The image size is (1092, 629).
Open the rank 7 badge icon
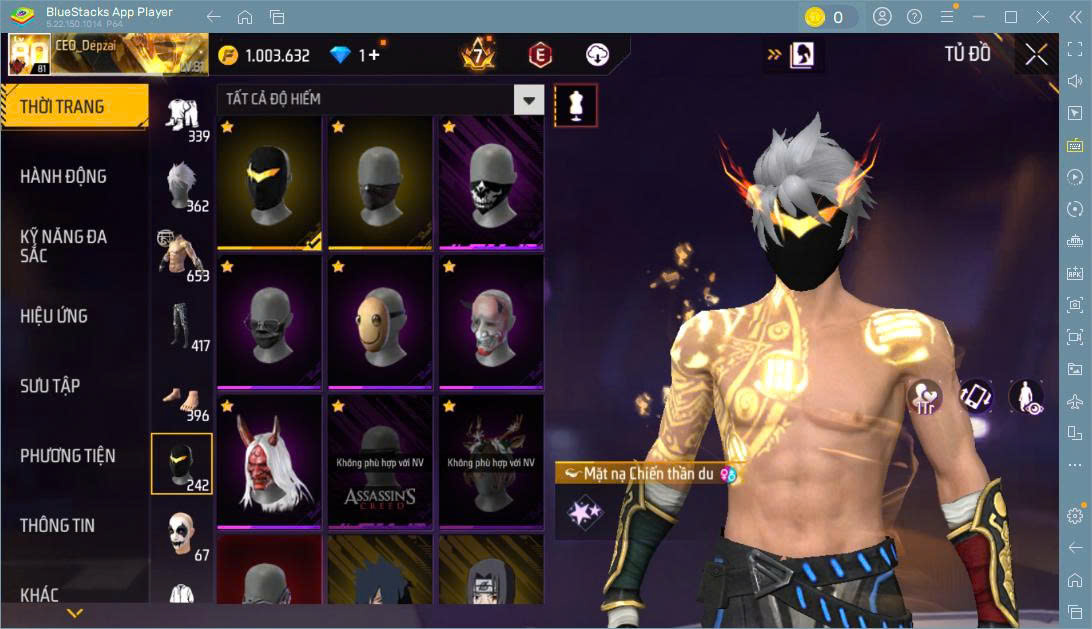478,55
